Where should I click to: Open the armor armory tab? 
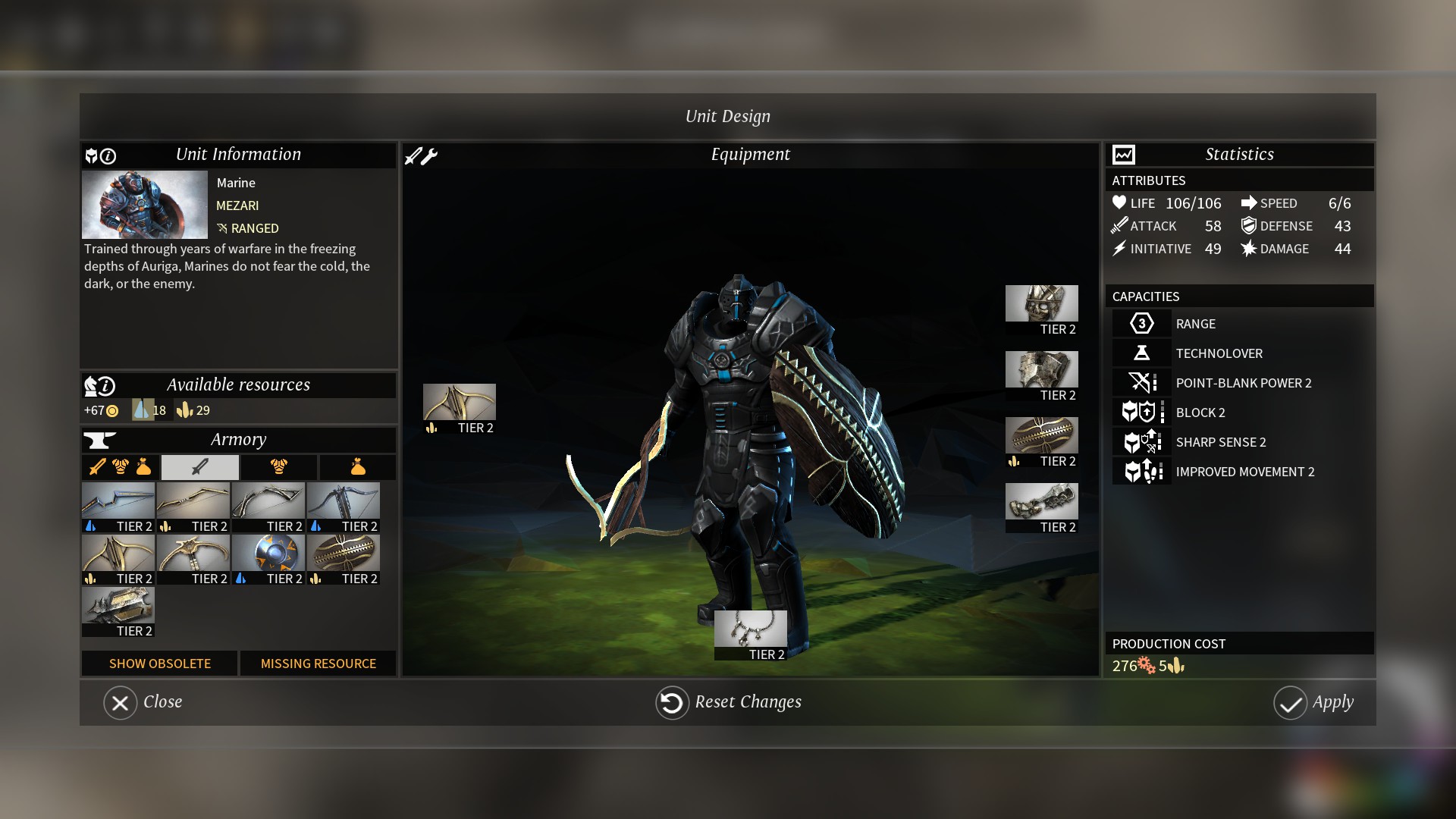tap(279, 467)
